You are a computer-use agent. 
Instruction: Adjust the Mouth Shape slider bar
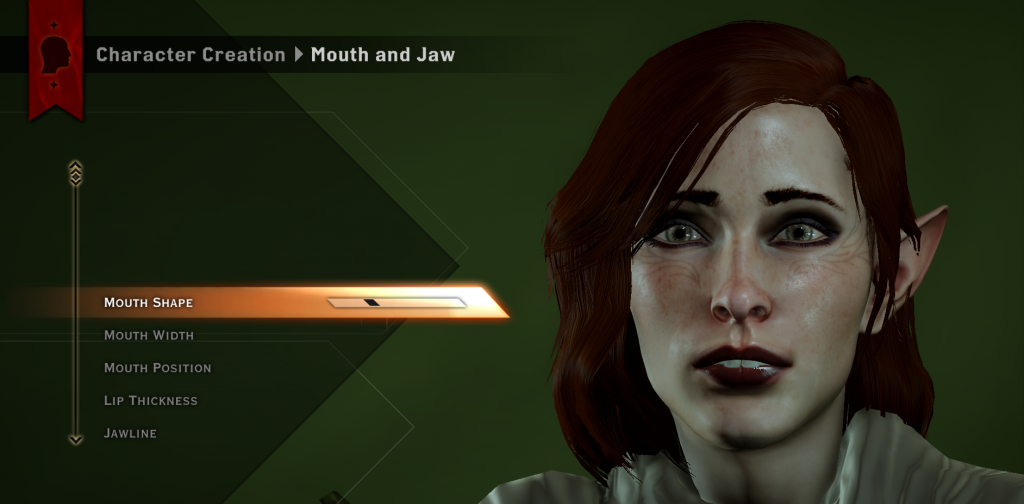397,302
